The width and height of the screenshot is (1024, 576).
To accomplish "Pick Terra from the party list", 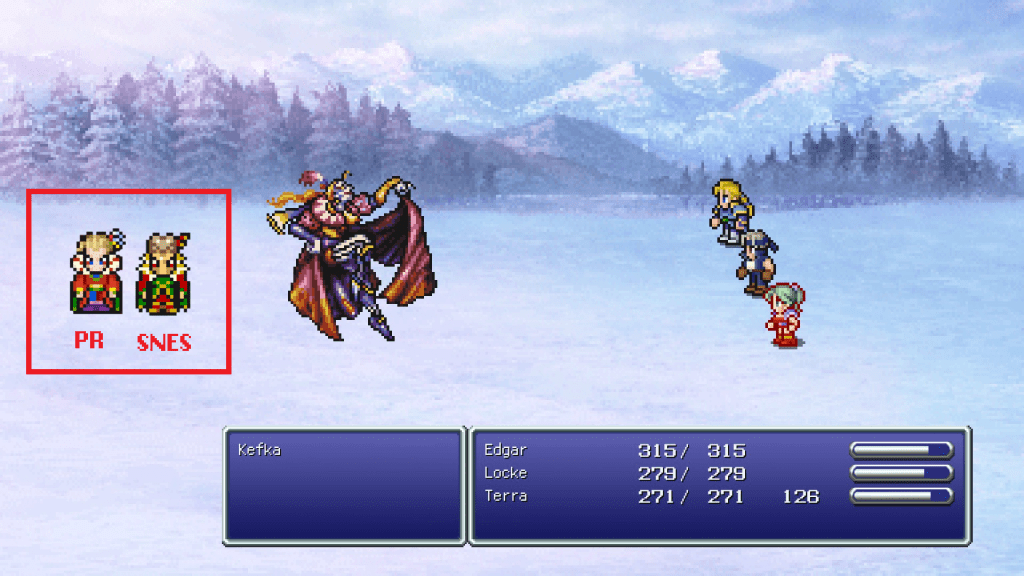I will click(x=505, y=496).
